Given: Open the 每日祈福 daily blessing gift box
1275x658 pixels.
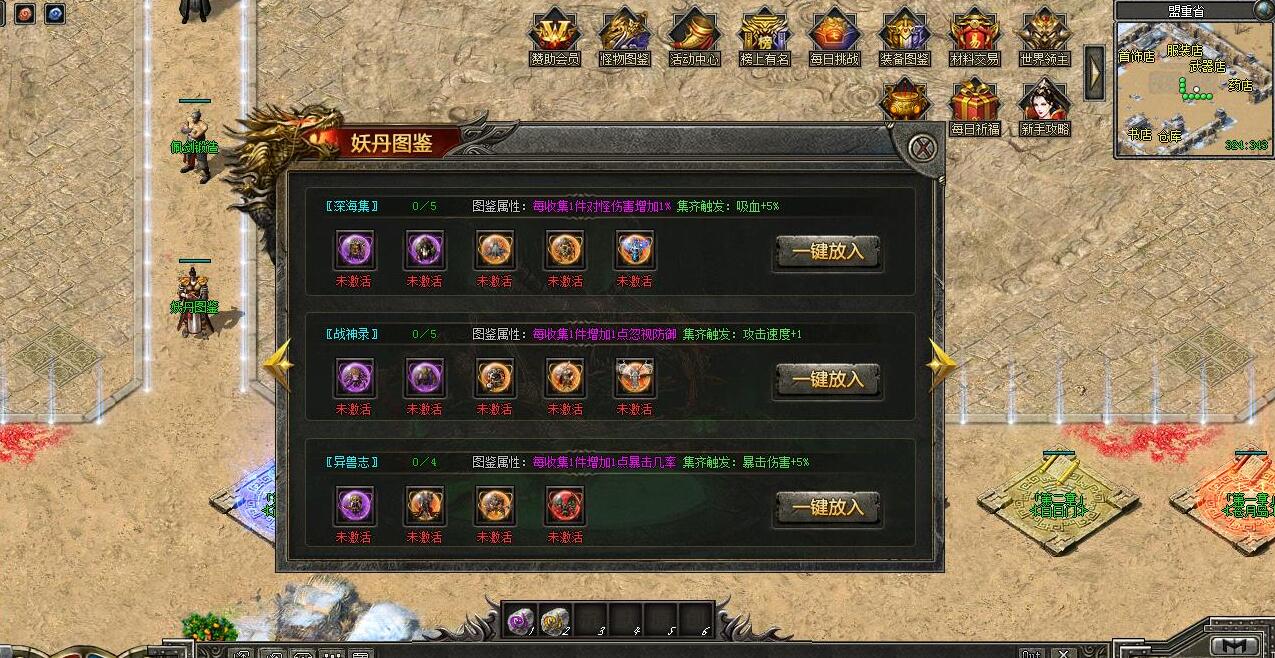Looking at the screenshot, I should (x=975, y=105).
